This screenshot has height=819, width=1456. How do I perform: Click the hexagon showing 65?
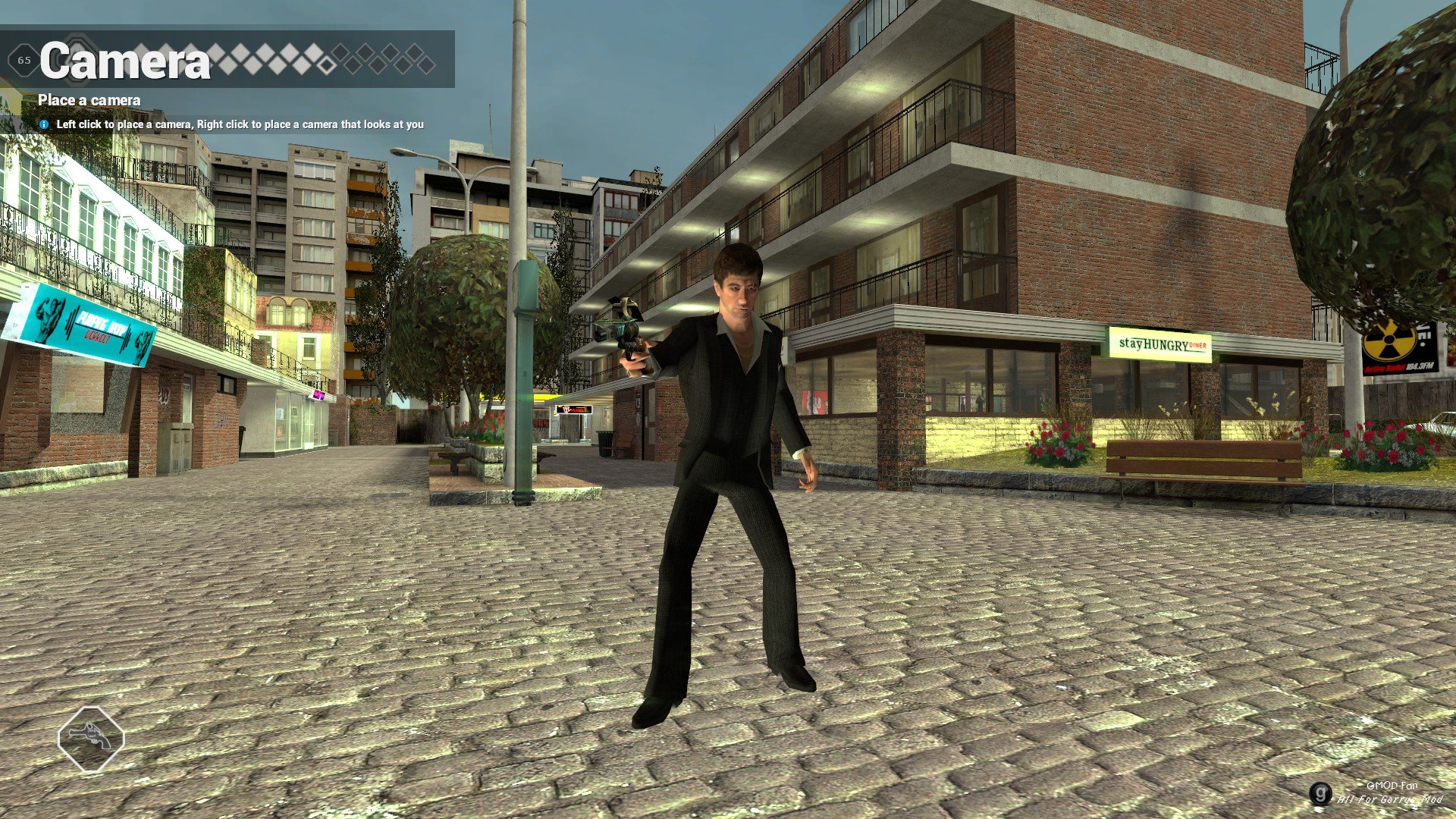(x=24, y=61)
